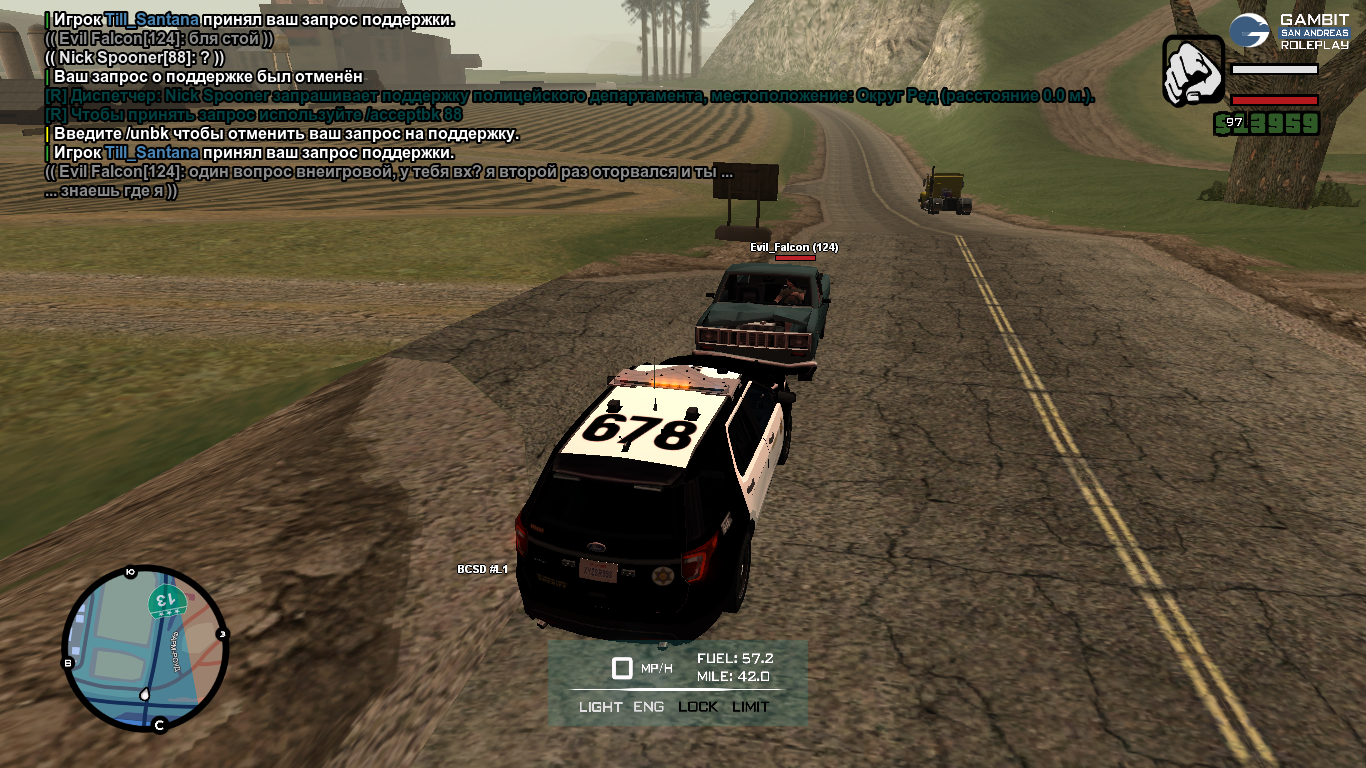This screenshot has width=1366, height=768.
Task: Click the circular radar minimap
Action: [146, 649]
